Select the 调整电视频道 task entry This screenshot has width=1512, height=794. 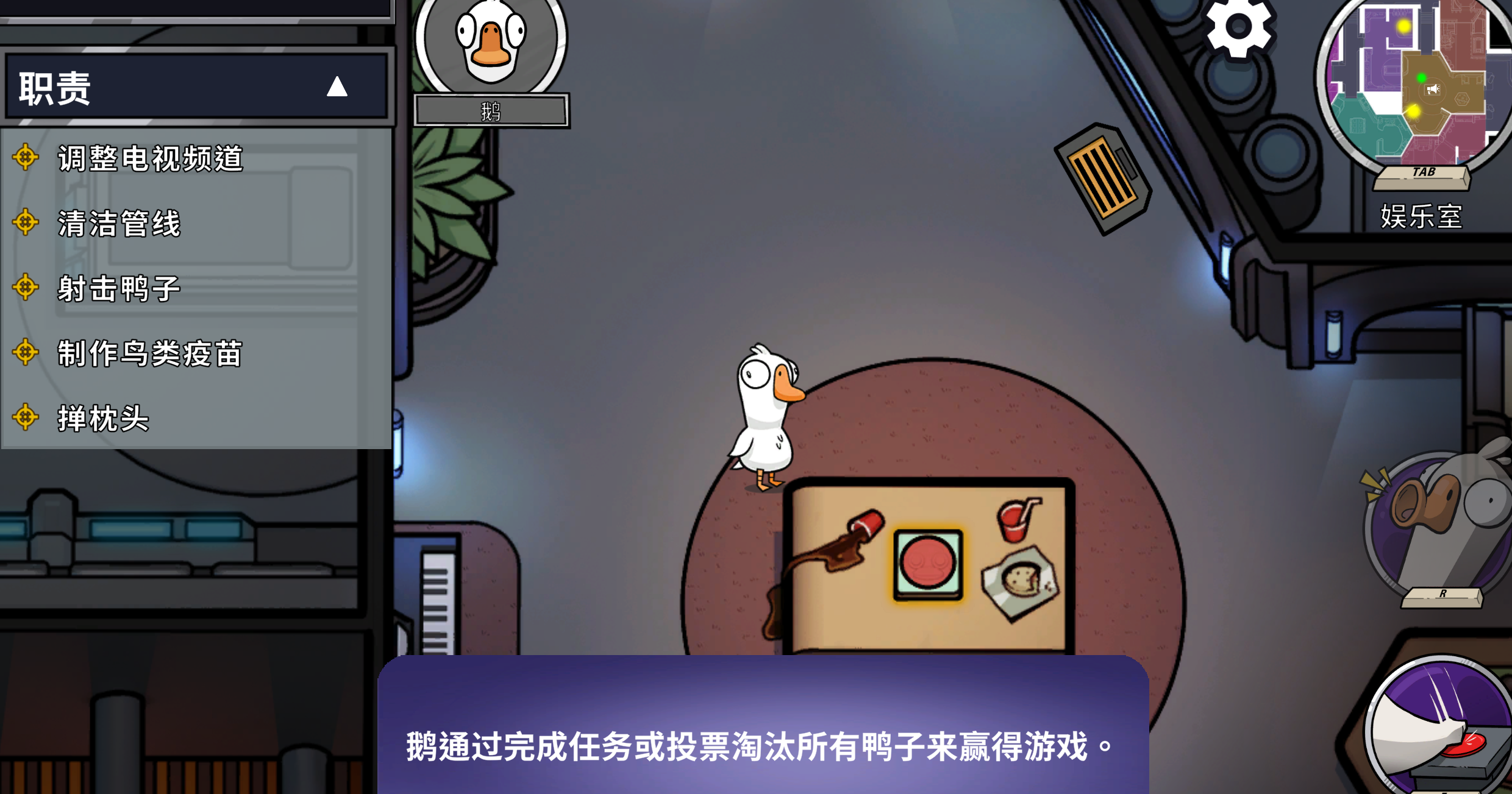coord(149,159)
